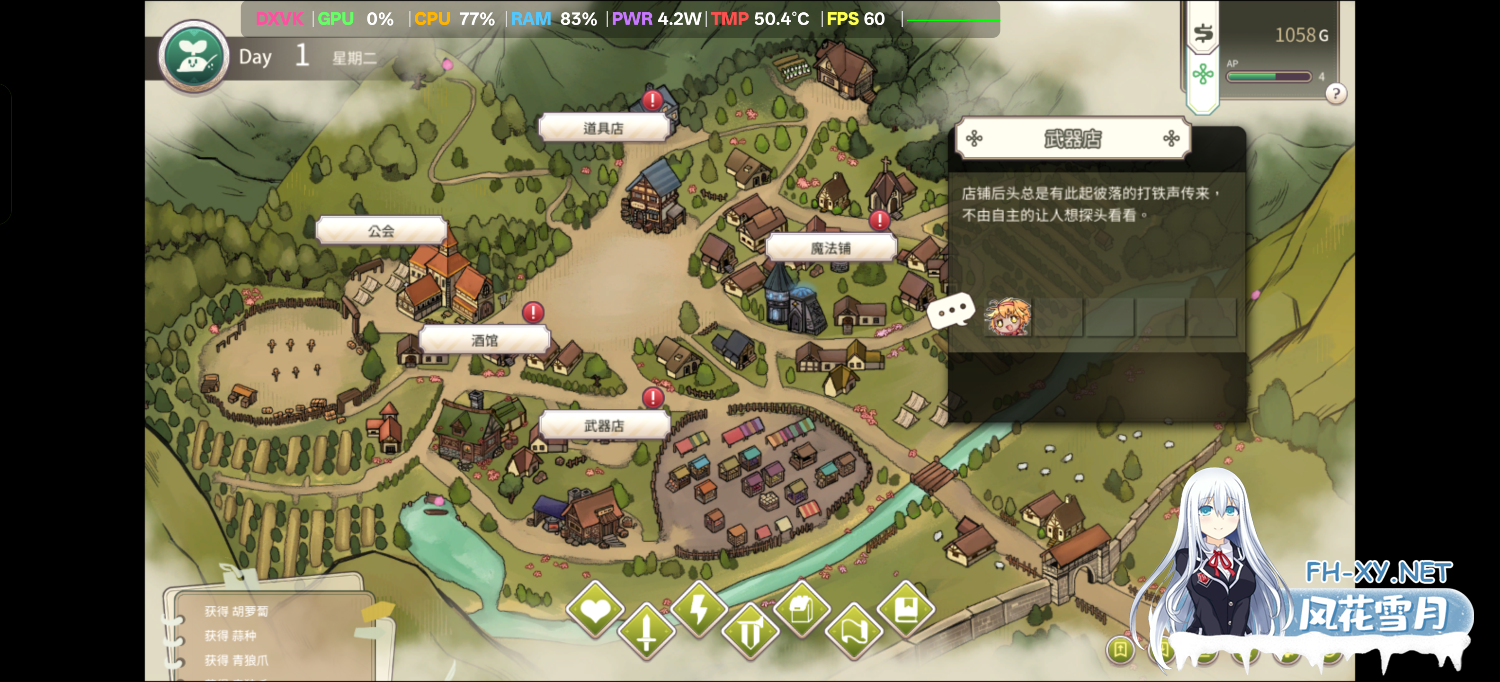Image resolution: width=1500 pixels, height=682 pixels.
Task: Enter the 酒馆 tavern
Action: point(484,340)
